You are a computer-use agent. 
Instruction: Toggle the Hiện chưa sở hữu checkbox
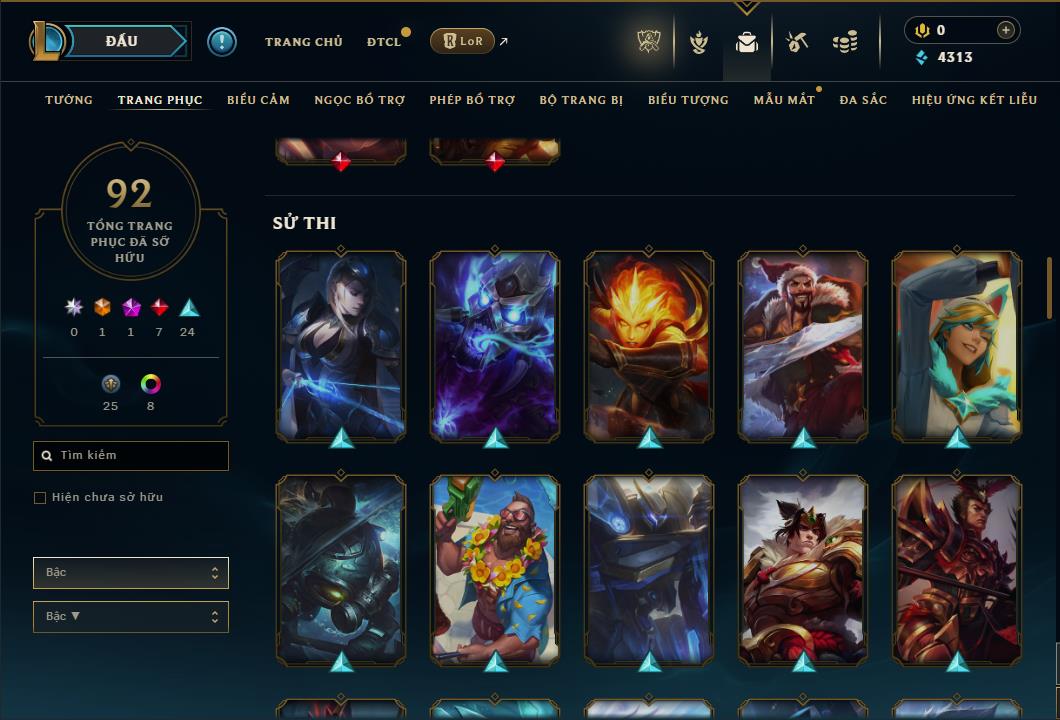tap(40, 498)
